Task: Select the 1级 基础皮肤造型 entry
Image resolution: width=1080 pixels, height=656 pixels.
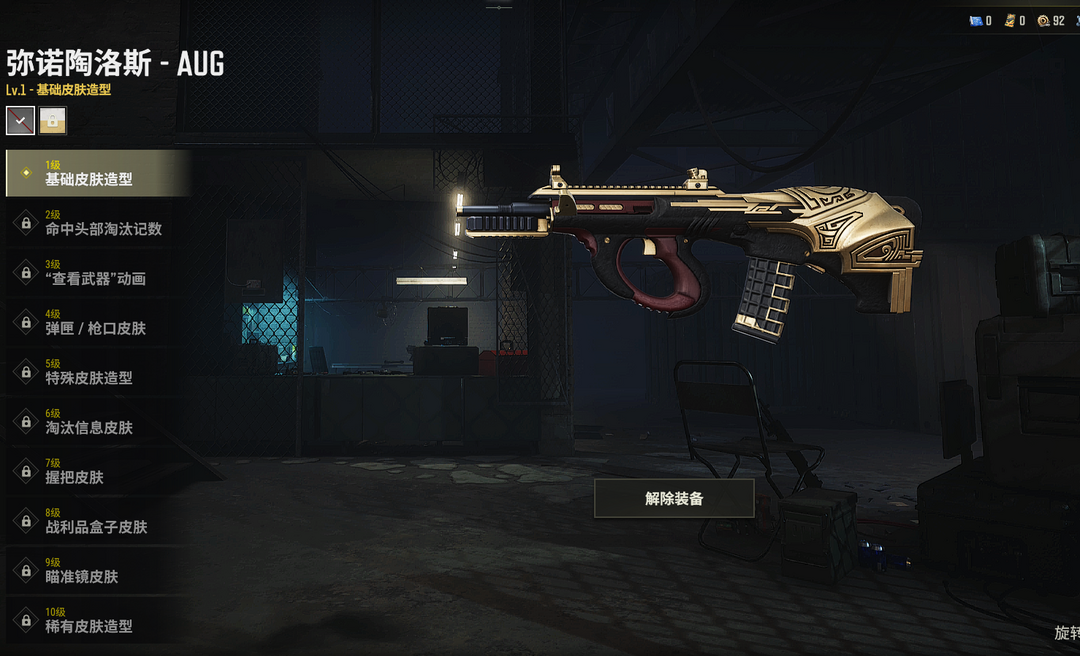Action: click(x=97, y=173)
